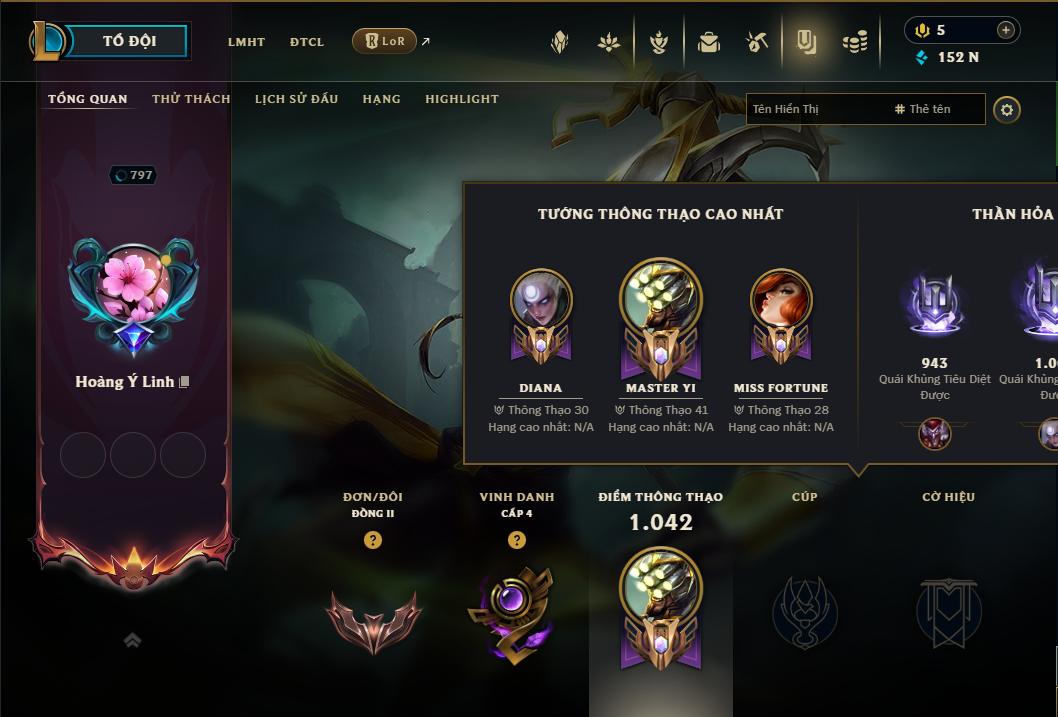This screenshot has width=1058, height=717.
Task: Open the LMHT game section
Action: 246,42
